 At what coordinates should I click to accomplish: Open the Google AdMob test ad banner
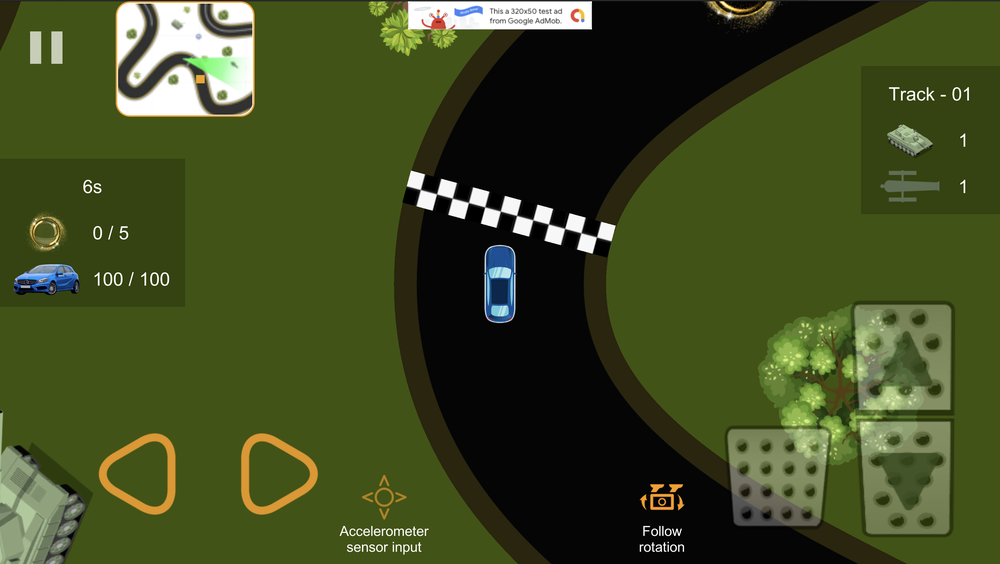500,15
